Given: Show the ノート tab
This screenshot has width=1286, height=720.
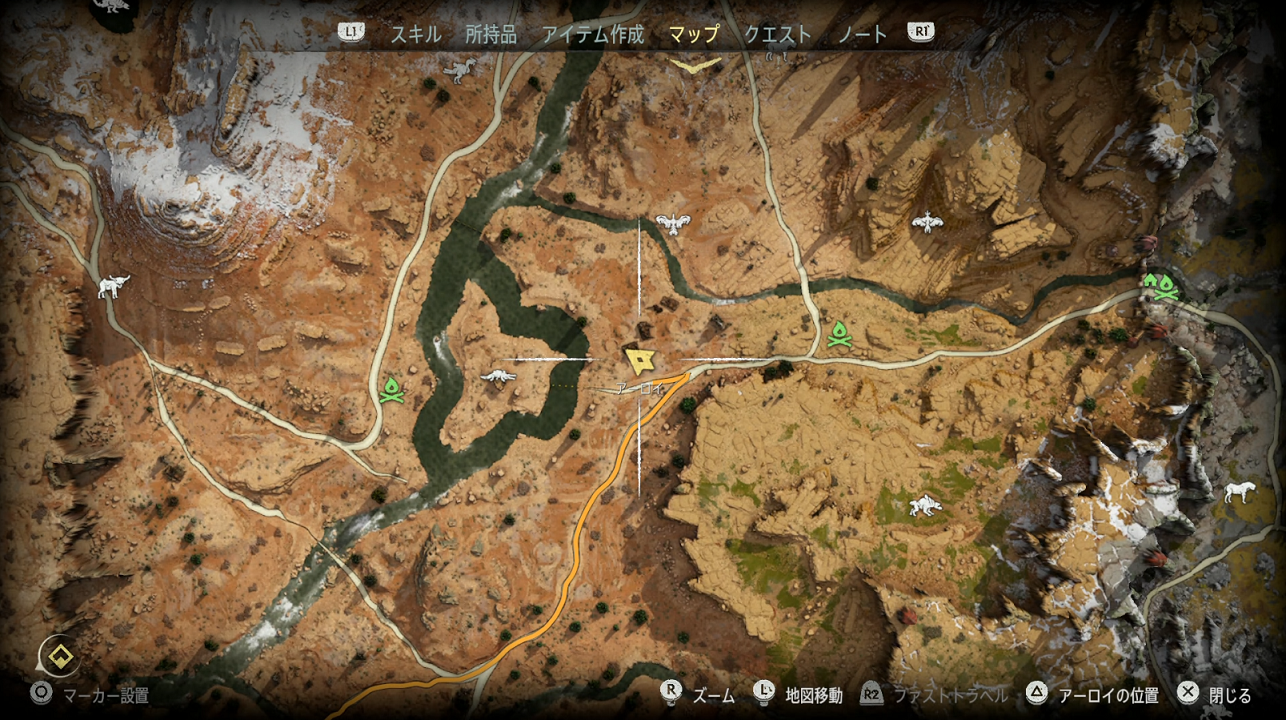Looking at the screenshot, I should click(863, 33).
